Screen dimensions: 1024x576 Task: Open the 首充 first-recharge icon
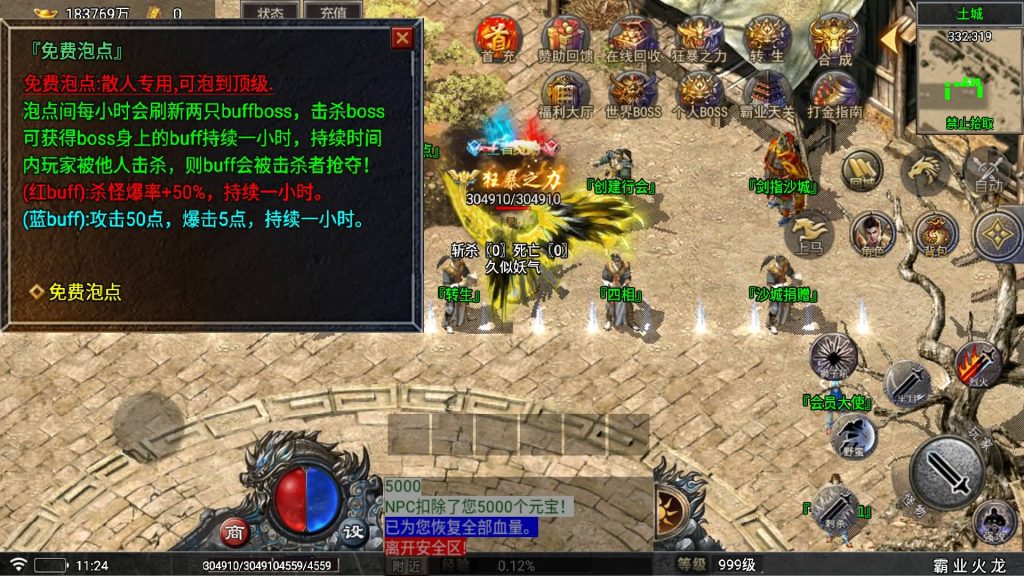pyautogui.click(x=495, y=37)
